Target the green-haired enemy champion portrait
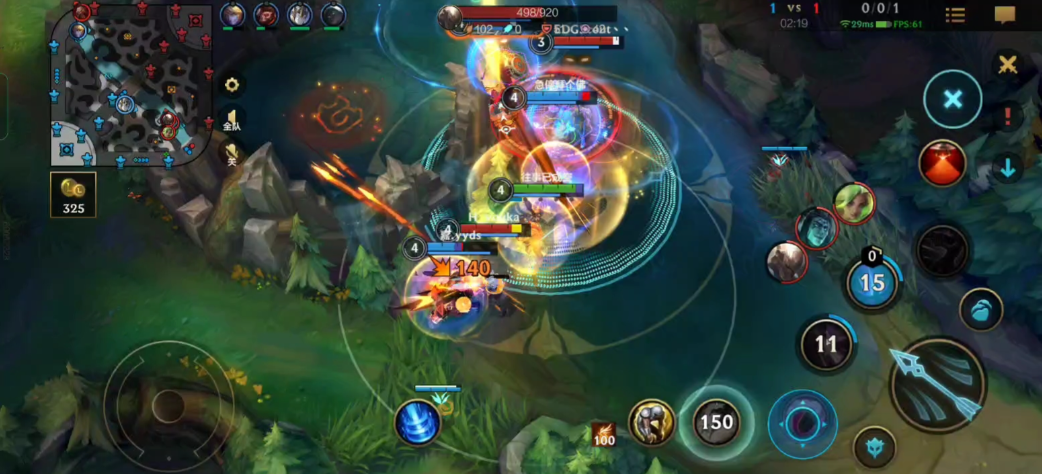The height and width of the screenshot is (474, 1042). (853, 203)
